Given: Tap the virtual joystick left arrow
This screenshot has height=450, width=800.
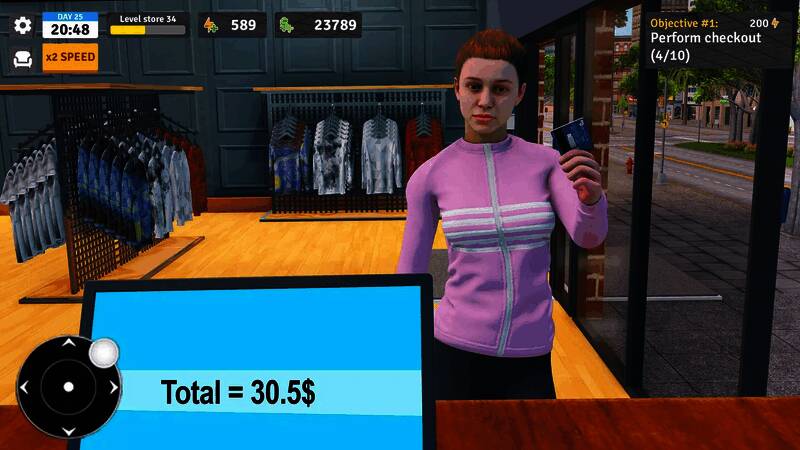Looking at the screenshot, I should (24, 387).
